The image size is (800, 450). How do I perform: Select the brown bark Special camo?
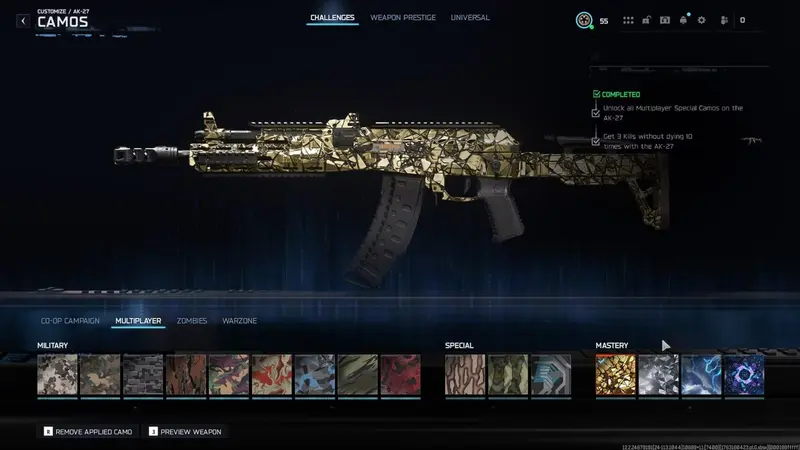click(x=465, y=375)
